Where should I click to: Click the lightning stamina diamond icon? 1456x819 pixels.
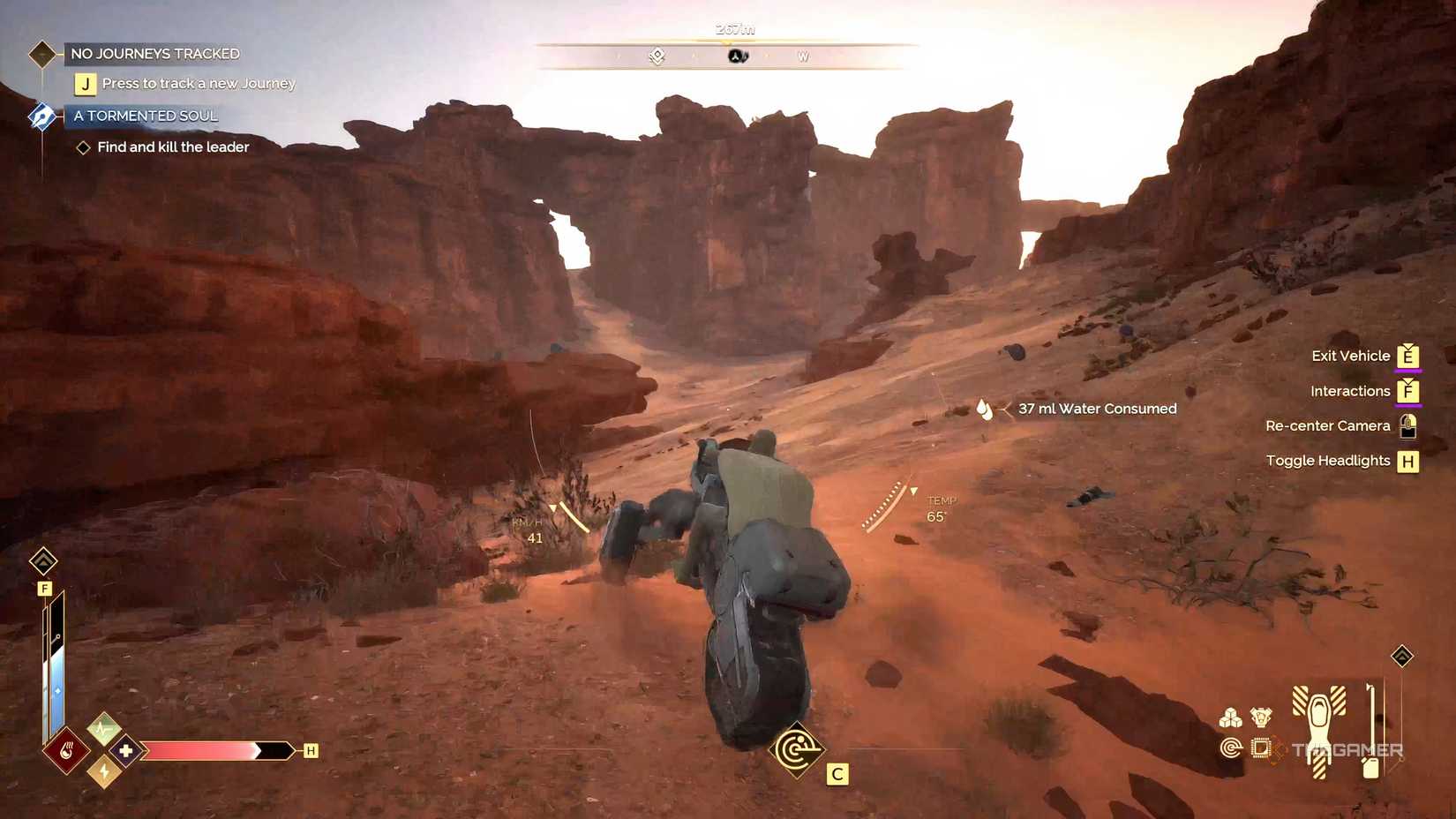104,772
